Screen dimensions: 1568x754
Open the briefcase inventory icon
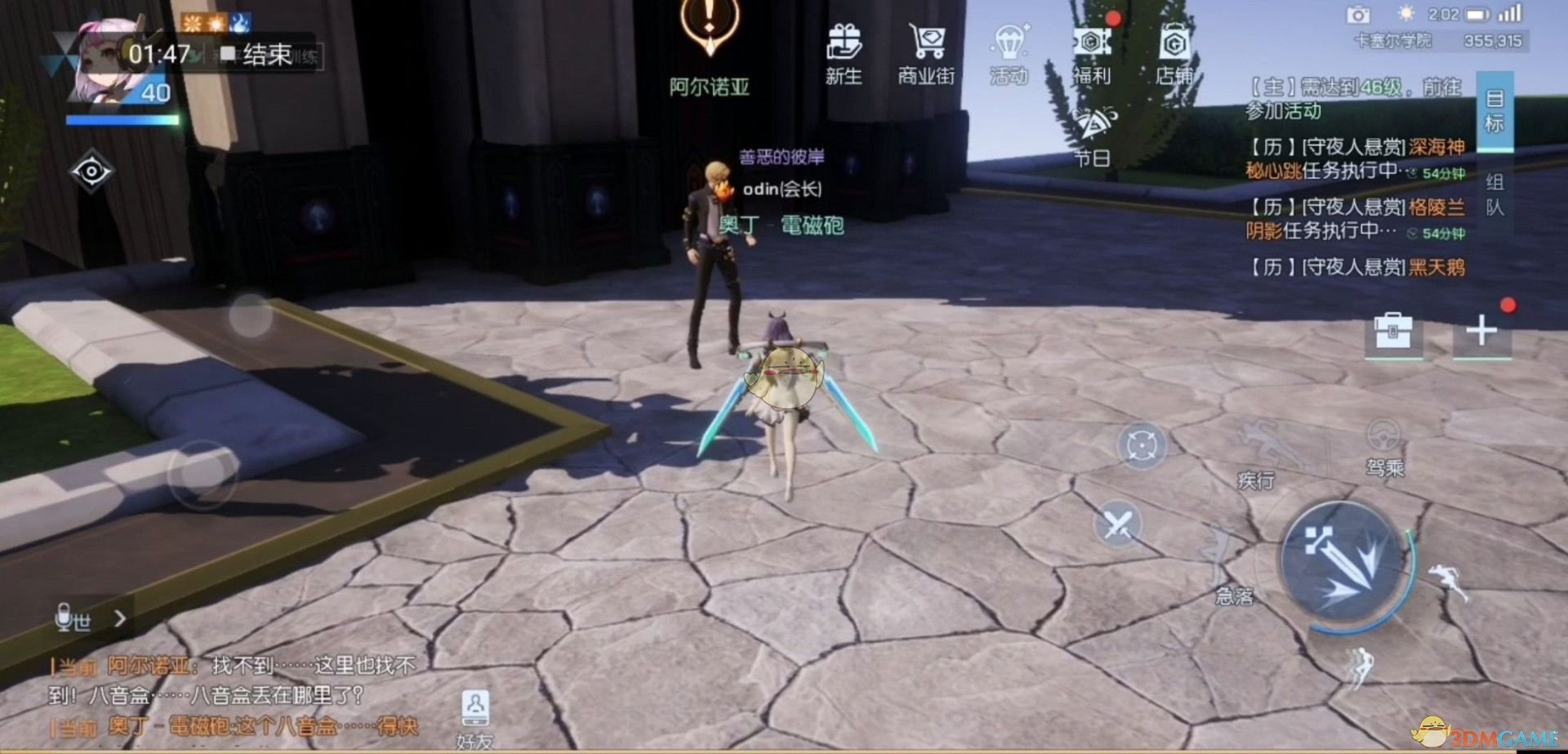pos(1392,335)
